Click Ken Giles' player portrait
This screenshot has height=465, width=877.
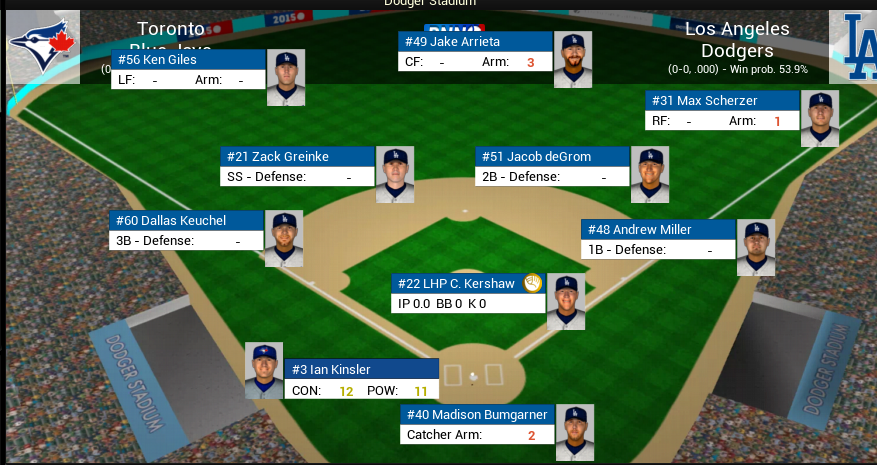click(x=286, y=78)
